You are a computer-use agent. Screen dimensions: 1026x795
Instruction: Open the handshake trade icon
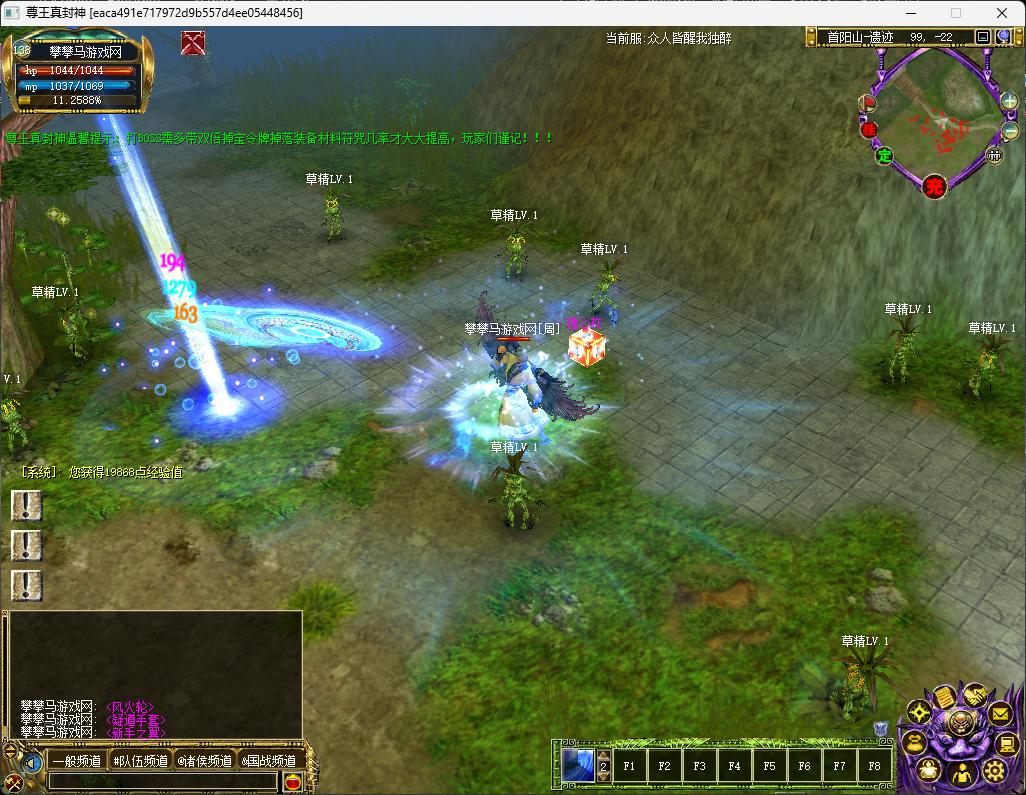(973, 694)
